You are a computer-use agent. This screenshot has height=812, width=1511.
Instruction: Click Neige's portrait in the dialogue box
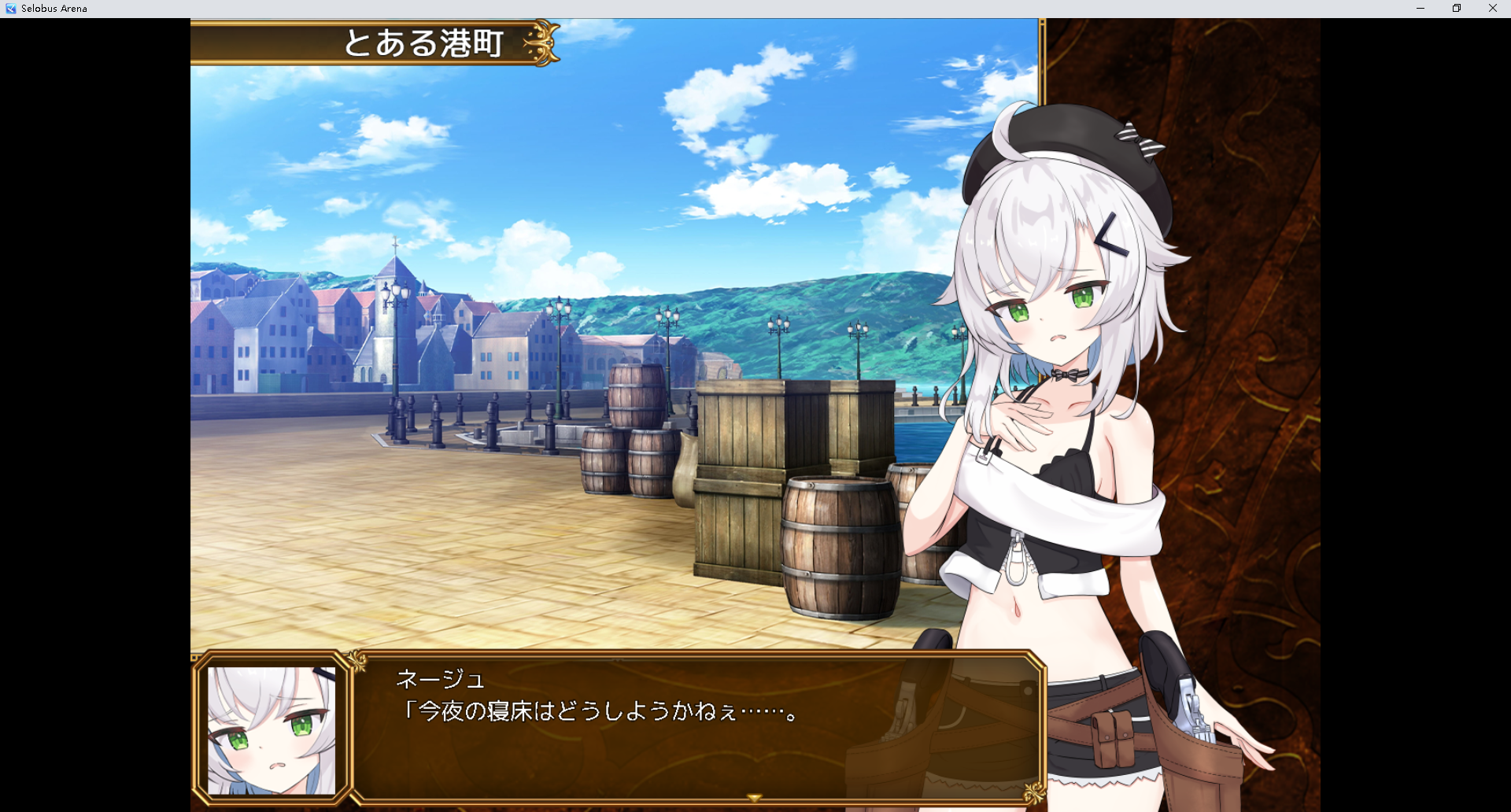272,729
